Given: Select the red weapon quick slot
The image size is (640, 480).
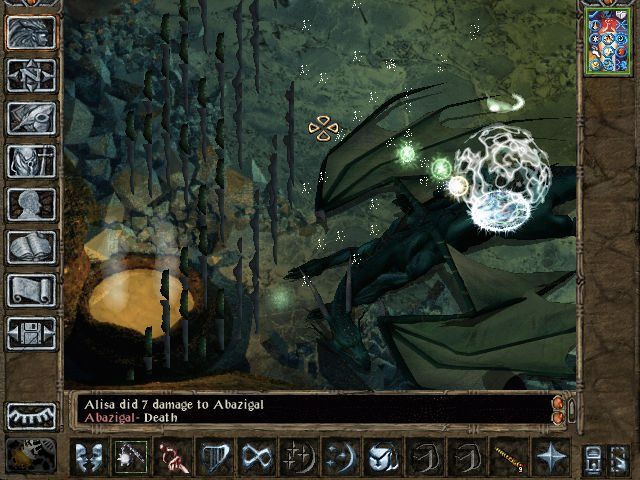Looking at the screenshot, I should click(173, 457).
